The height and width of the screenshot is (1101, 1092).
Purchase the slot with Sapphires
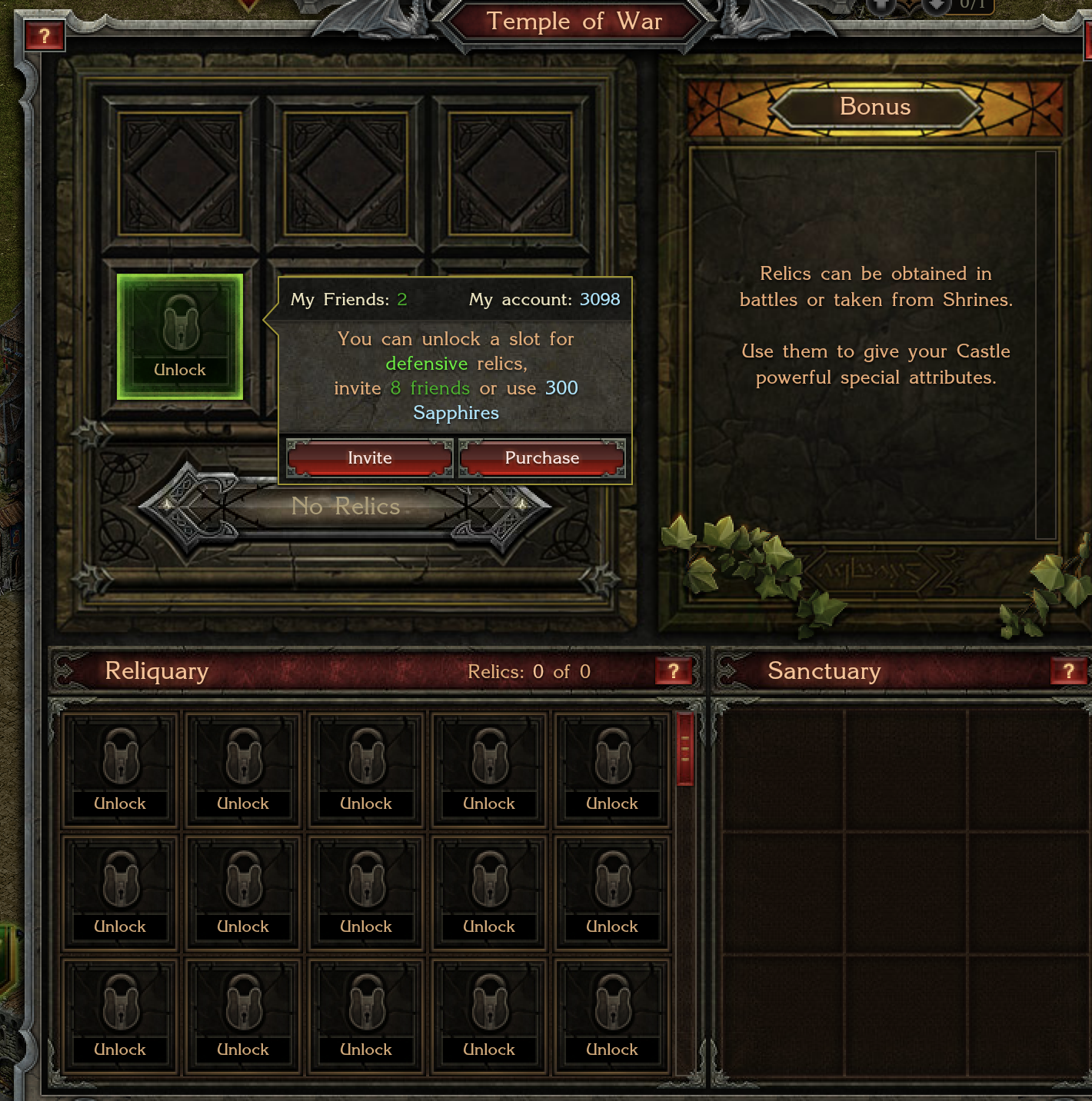pos(542,458)
